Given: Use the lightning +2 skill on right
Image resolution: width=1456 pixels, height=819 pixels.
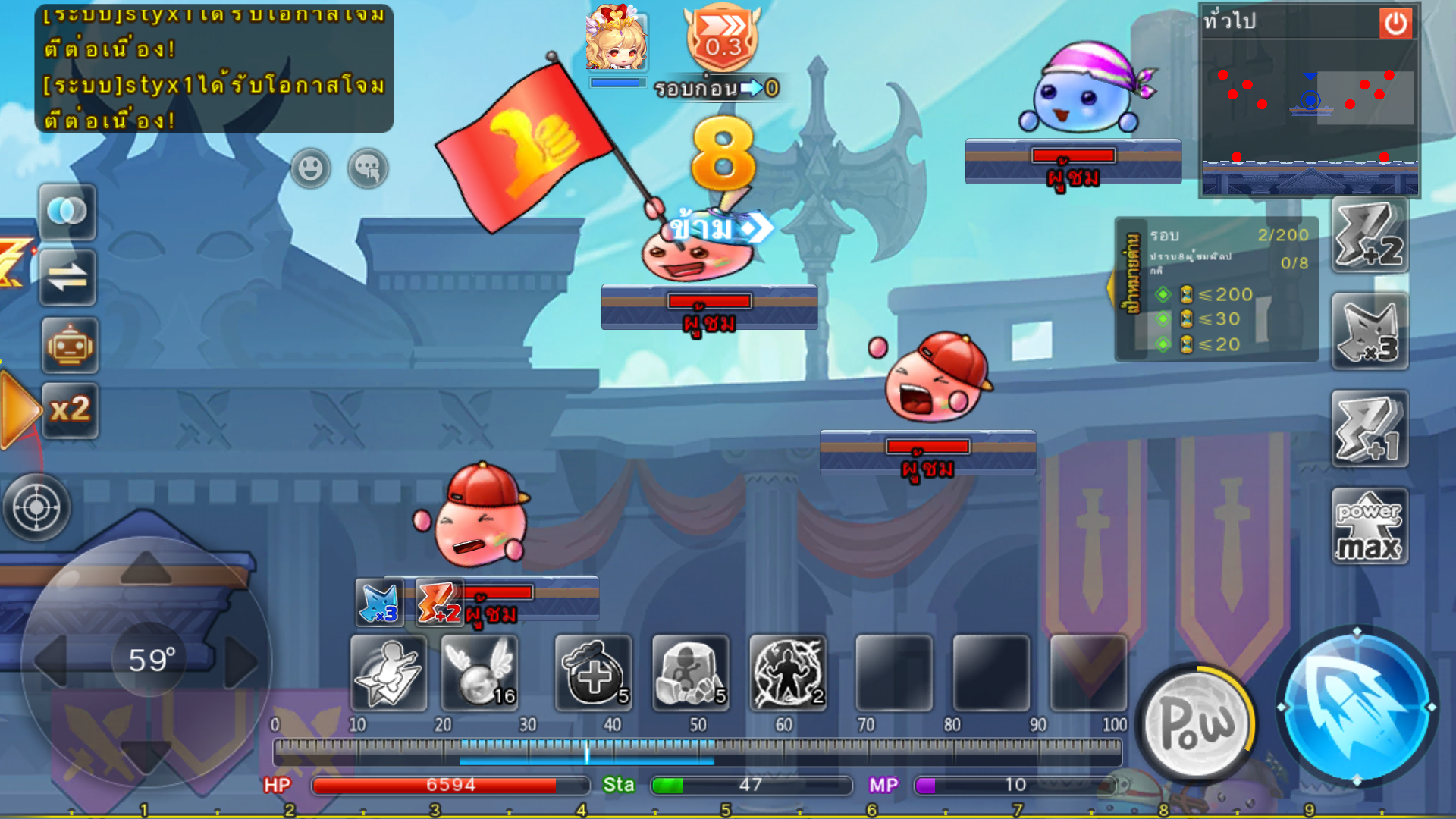Looking at the screenshot, I should click(1370, 235).
